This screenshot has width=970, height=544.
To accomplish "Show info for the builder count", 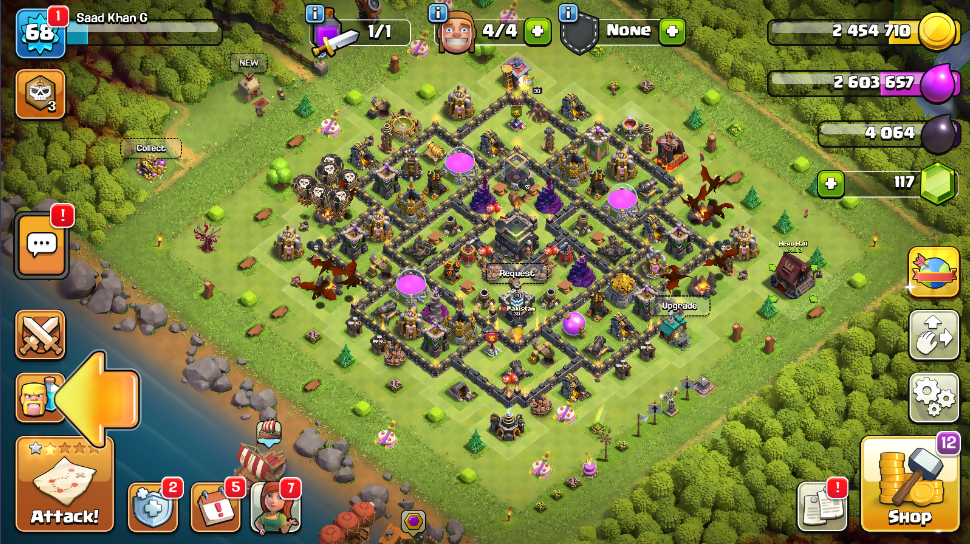I will pos(438,13).
